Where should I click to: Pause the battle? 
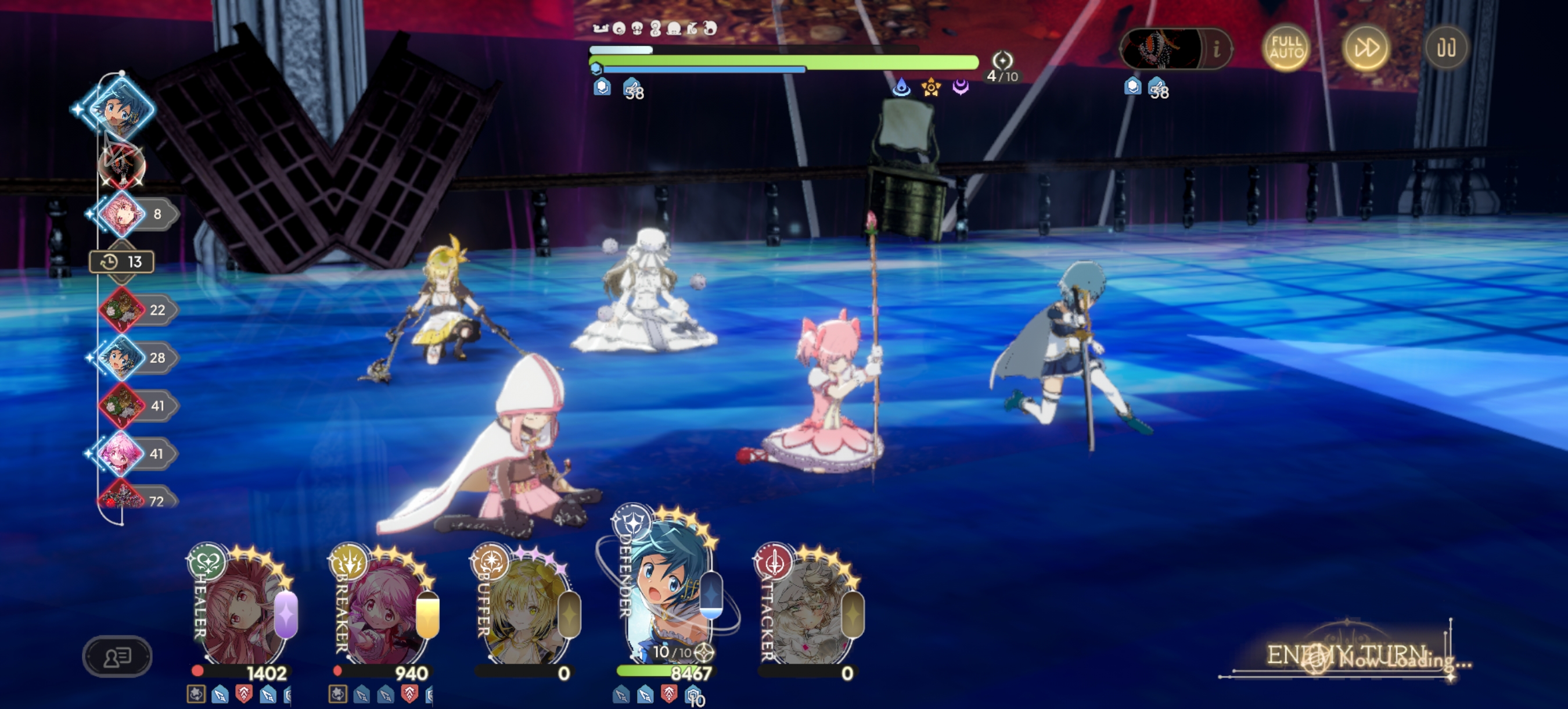[1445, 48]
